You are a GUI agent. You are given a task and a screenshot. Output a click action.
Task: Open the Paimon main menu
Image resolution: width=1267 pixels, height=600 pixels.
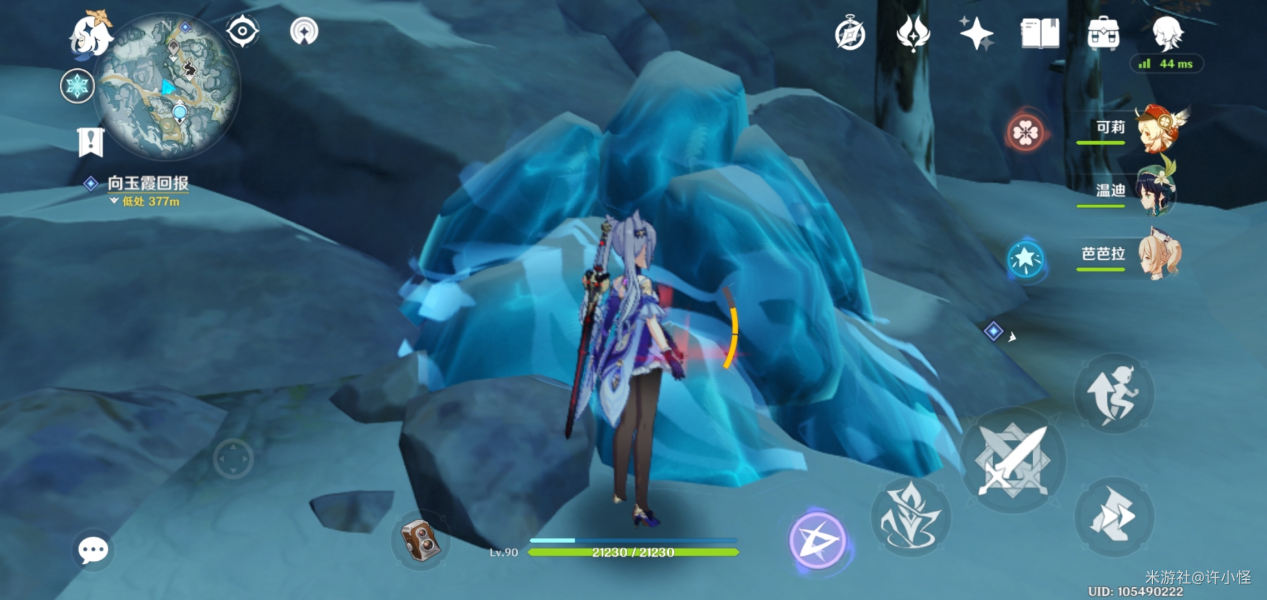(x=90, y=33)
